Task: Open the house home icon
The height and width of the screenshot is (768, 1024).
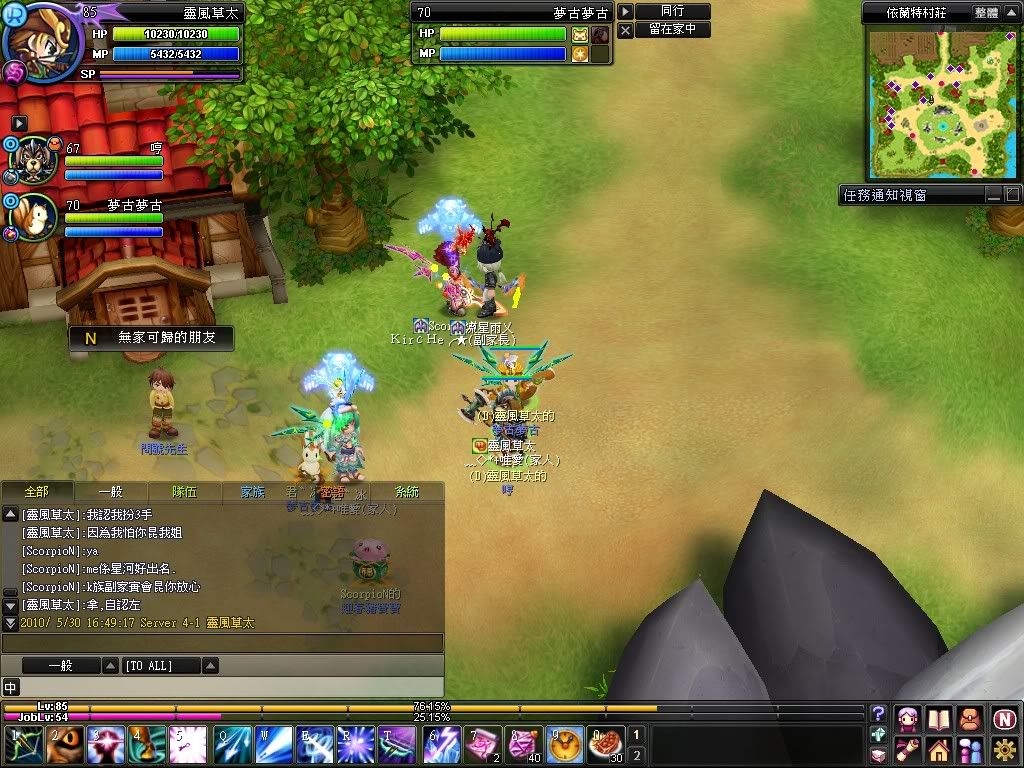Action: point(938,750)
